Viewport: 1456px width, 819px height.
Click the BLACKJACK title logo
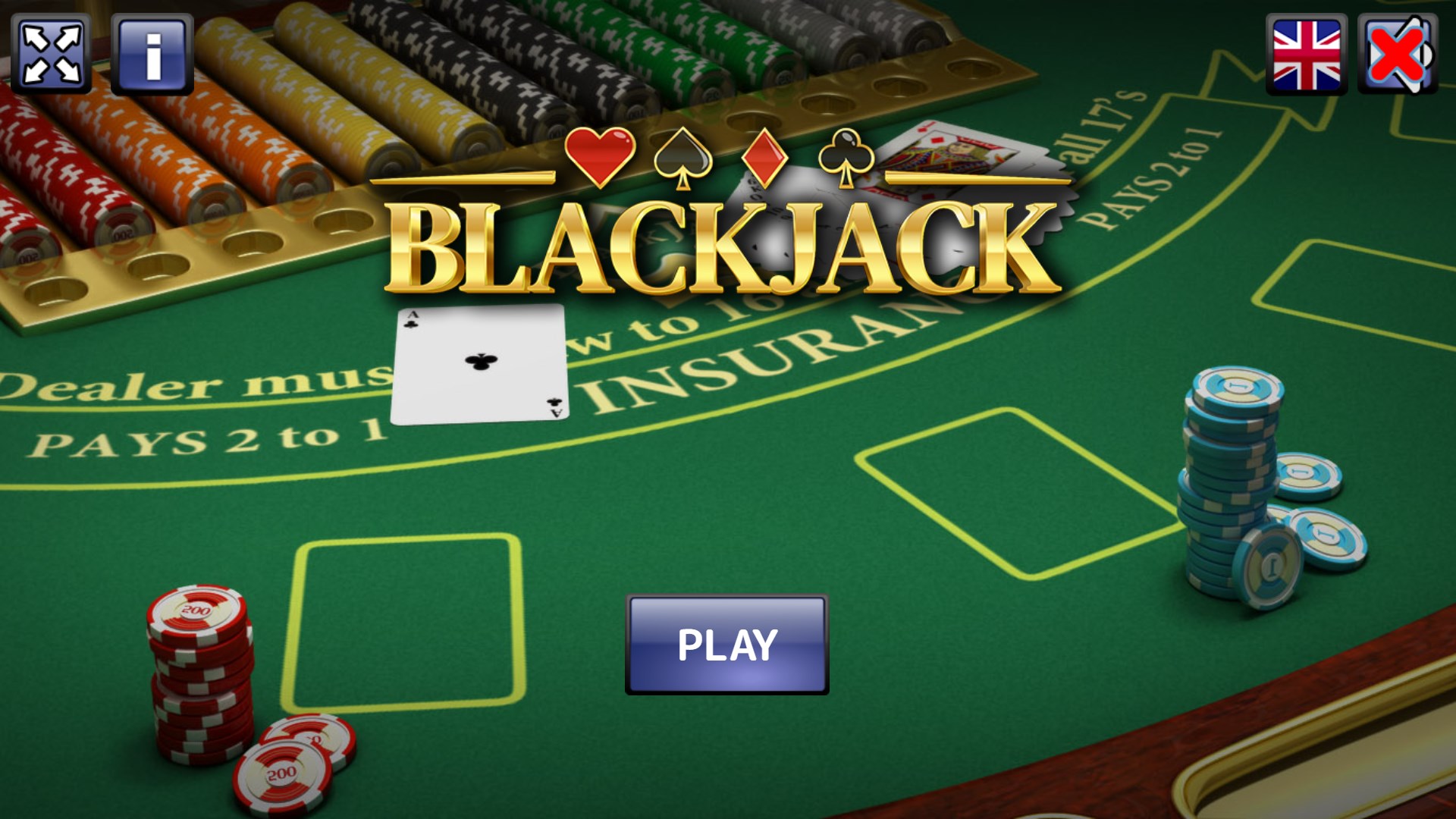728,243
